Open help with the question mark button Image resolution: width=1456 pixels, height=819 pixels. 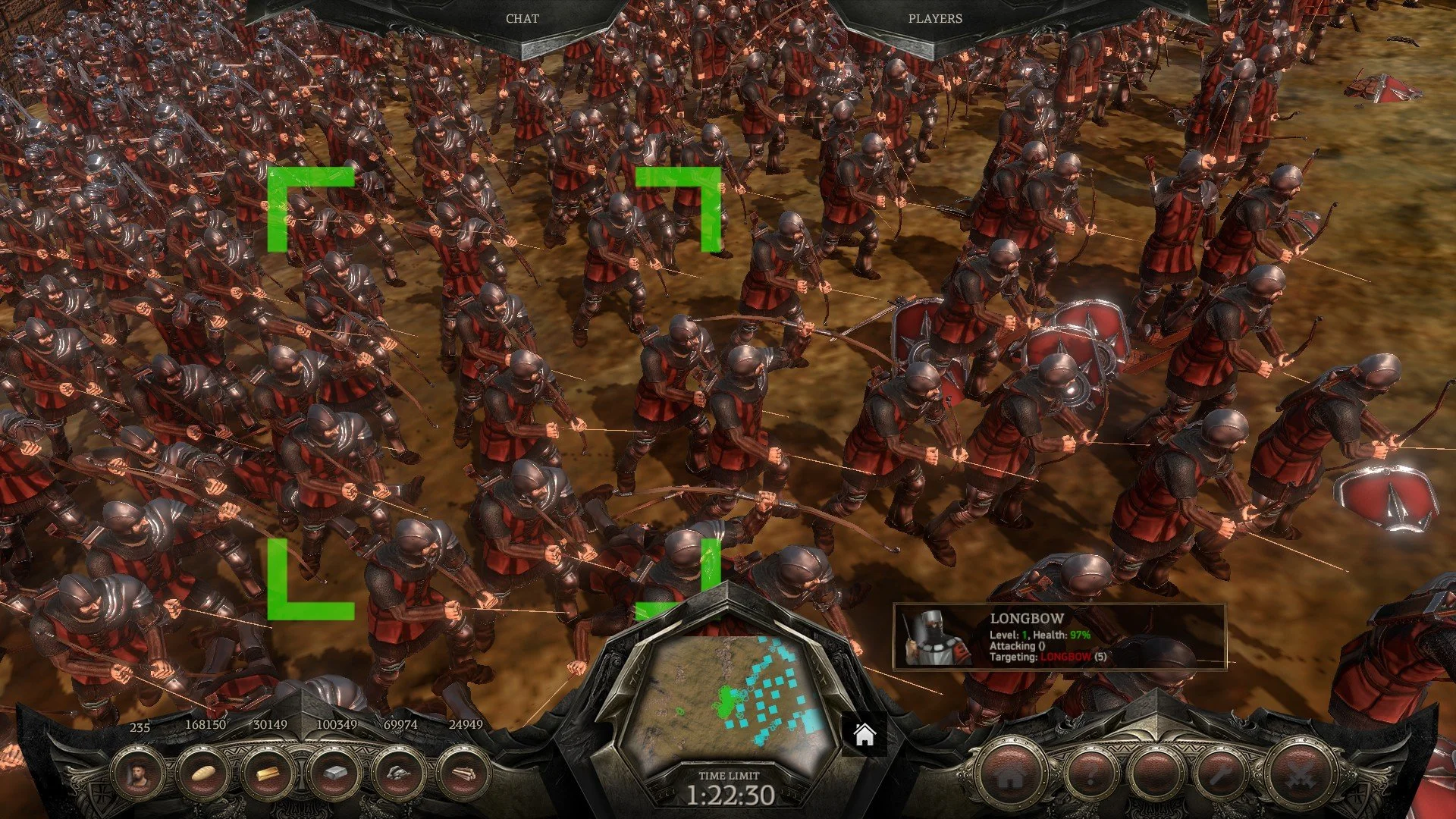[x=1092, y=777]
